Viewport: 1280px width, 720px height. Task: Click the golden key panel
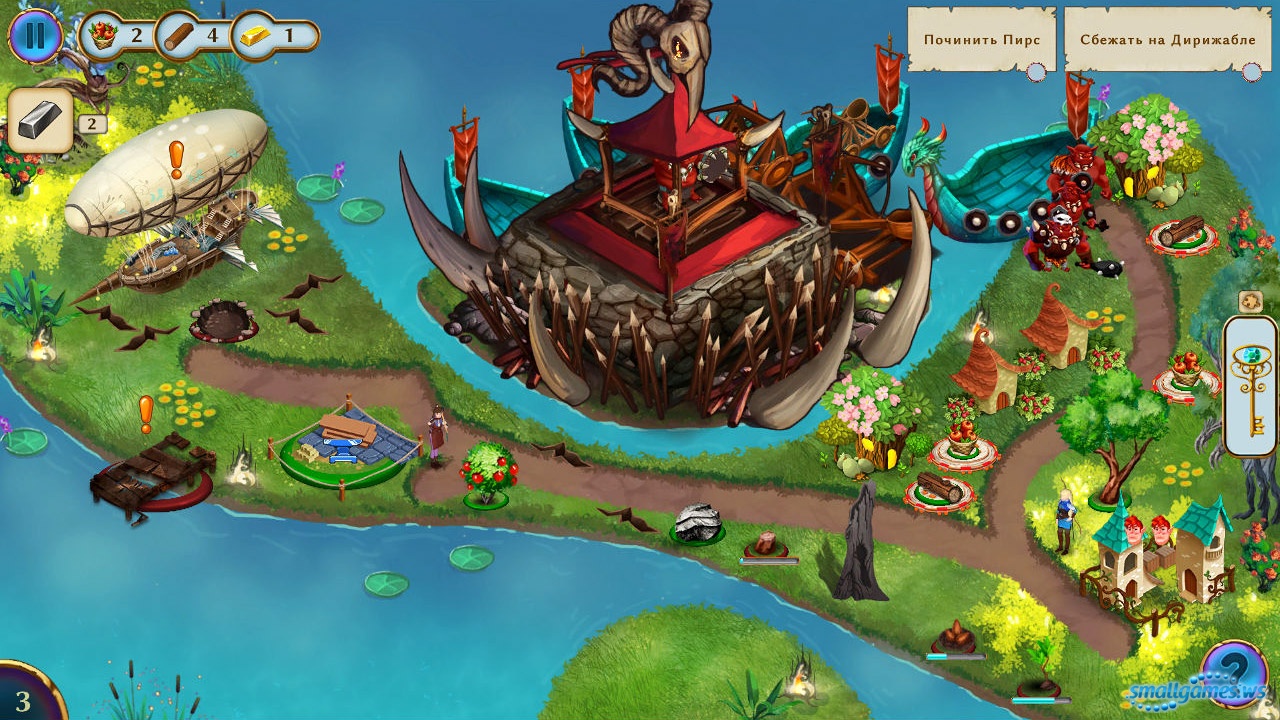click(1250, 386)
